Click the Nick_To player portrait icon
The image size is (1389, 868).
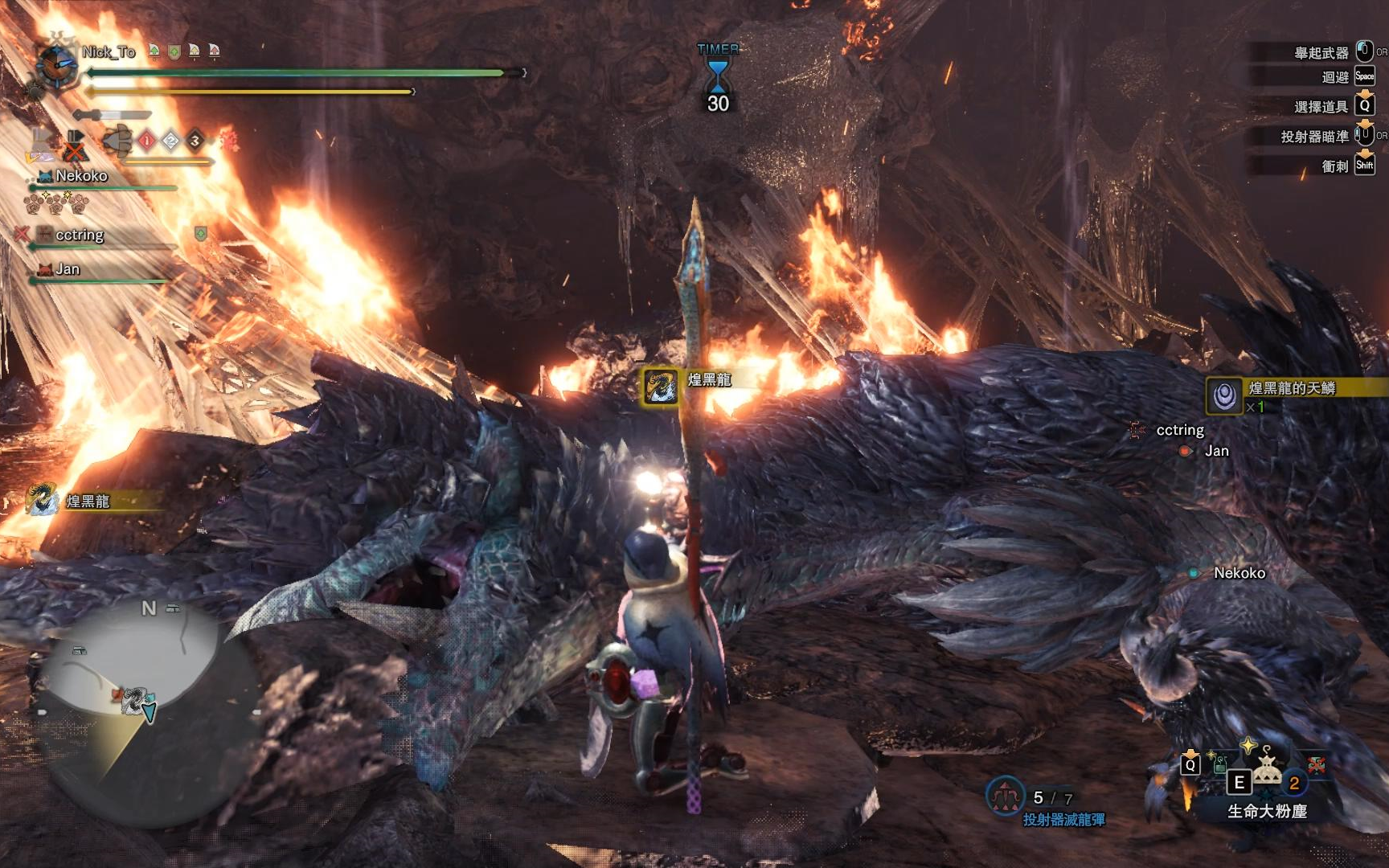tap(55, 64)
